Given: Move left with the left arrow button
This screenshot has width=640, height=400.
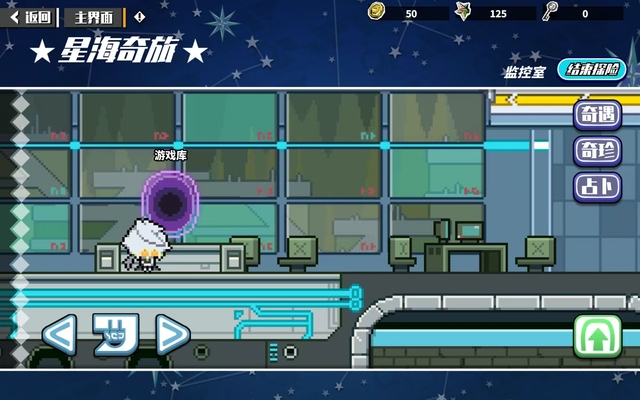Looking at the screenshot, I should point(59,335).
